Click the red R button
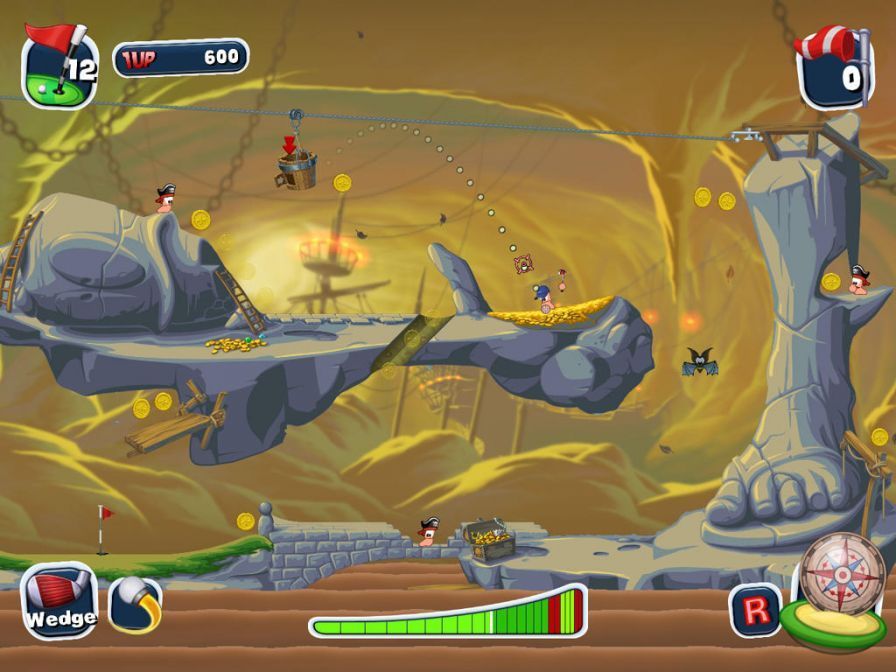Image resolution: width=896 pixels, height=672 pixels. pos(756,610)
